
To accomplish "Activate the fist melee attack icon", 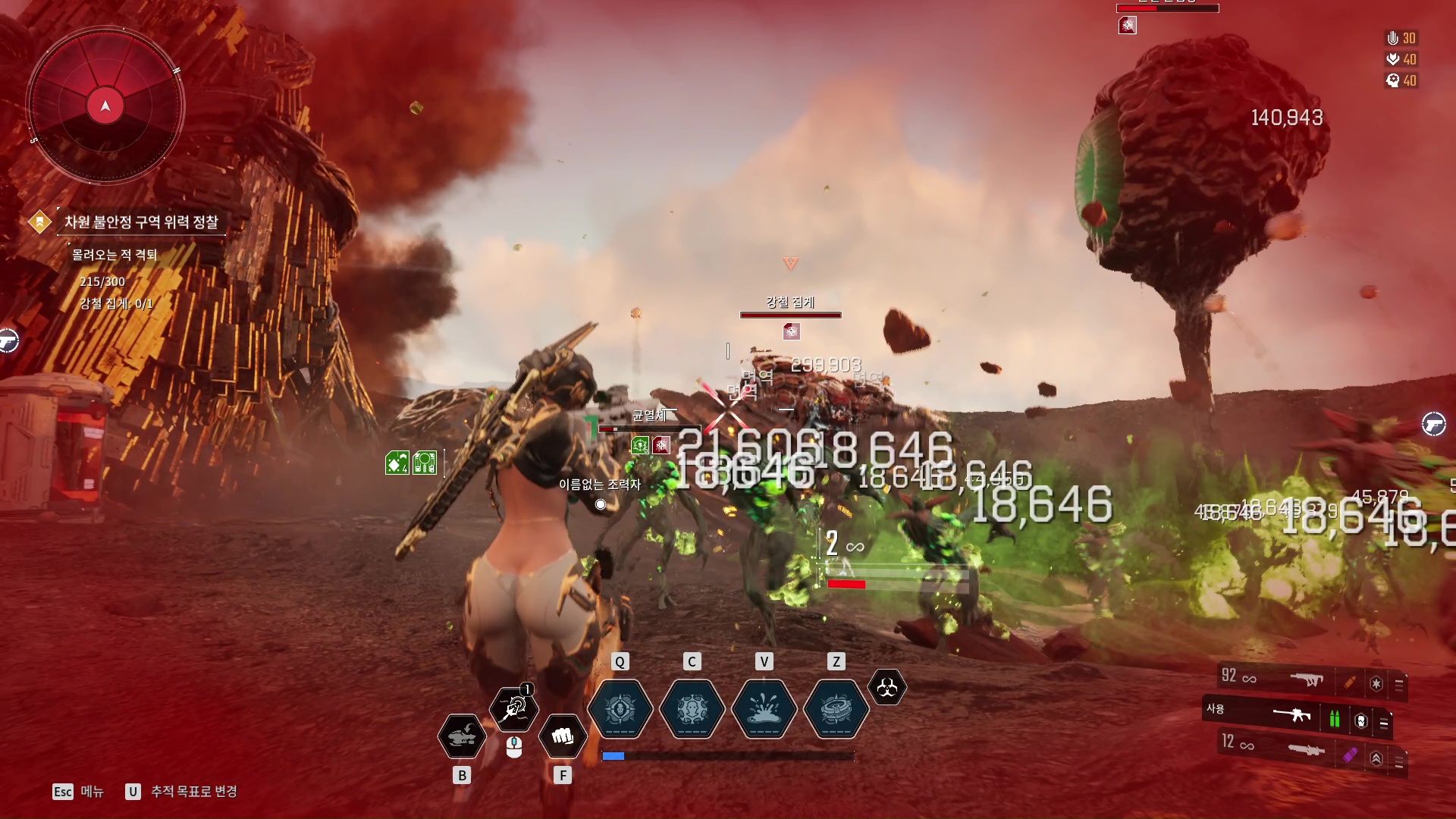I will pyautogui.click(x=562, y=736).
